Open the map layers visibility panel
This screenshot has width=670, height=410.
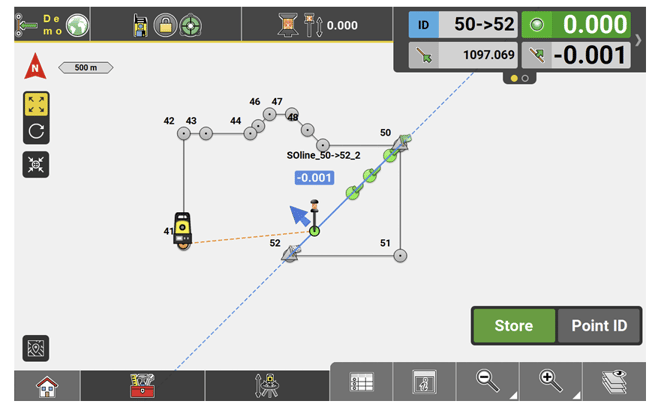click(x=613, y=382)
